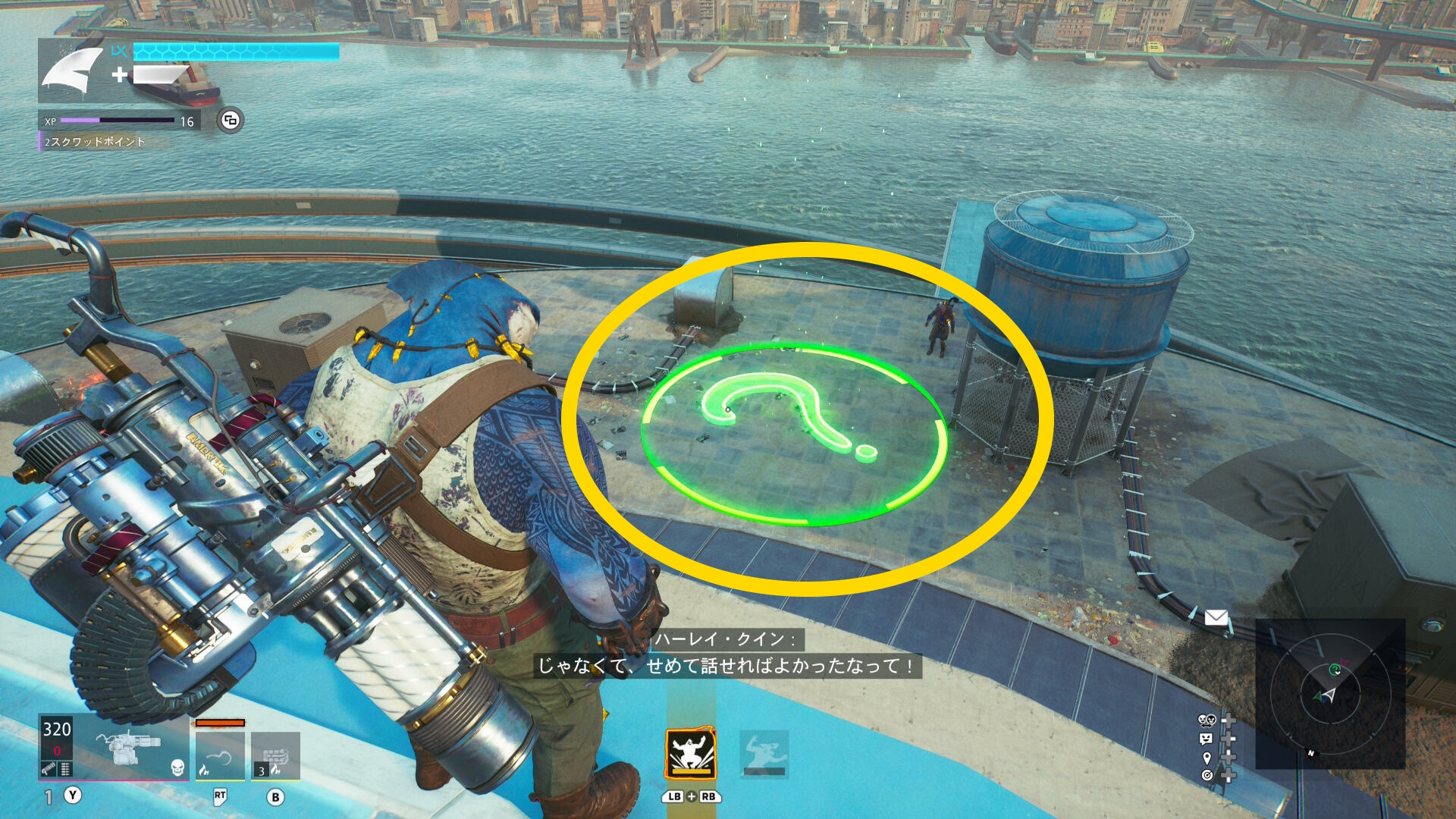The image size is (1456, 819).
Task: Select the bullseye target icon
Action: 1207,775
